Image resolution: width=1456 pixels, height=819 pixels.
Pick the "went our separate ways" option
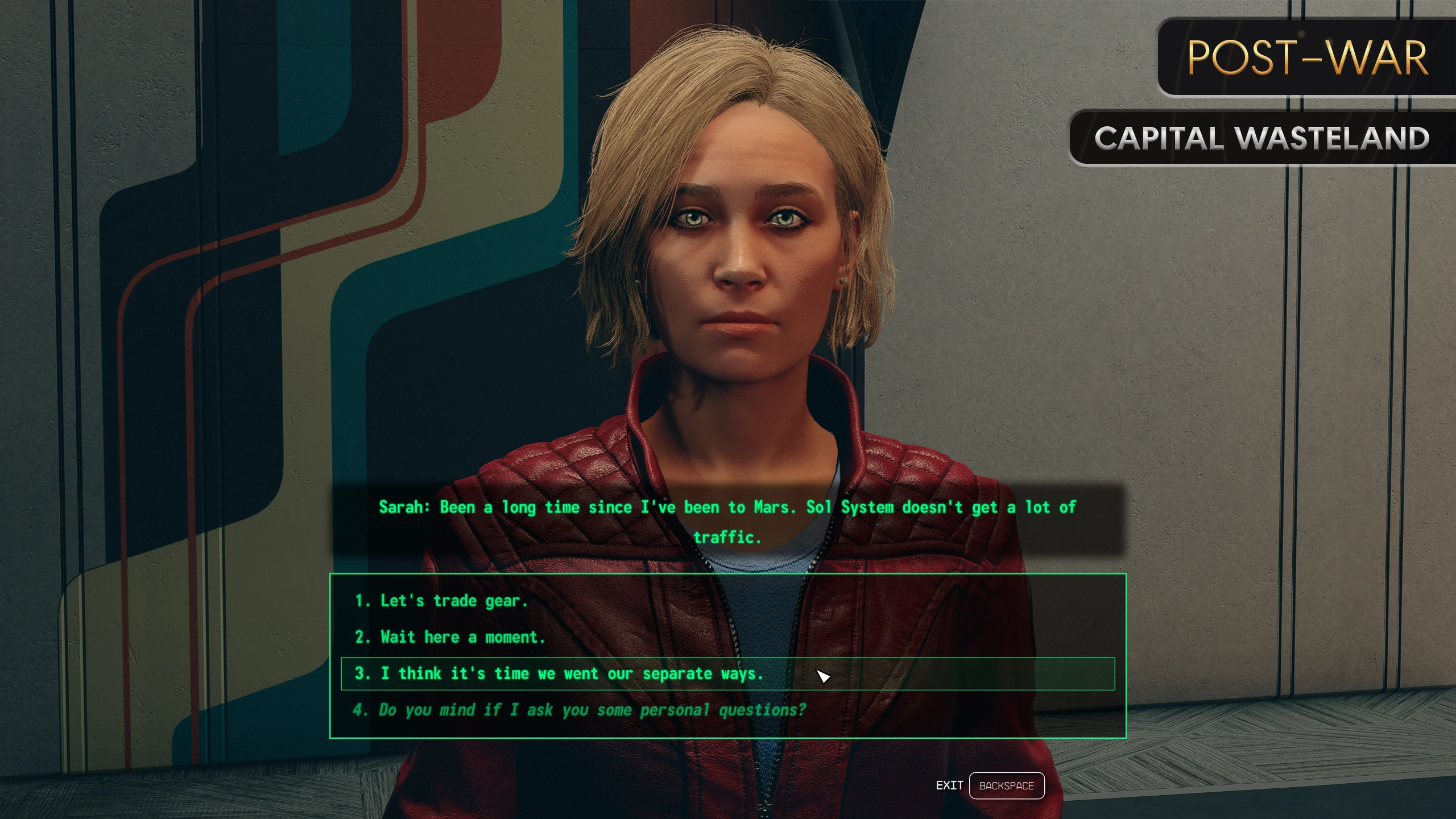pyautogui.click(x=559, y=674)
